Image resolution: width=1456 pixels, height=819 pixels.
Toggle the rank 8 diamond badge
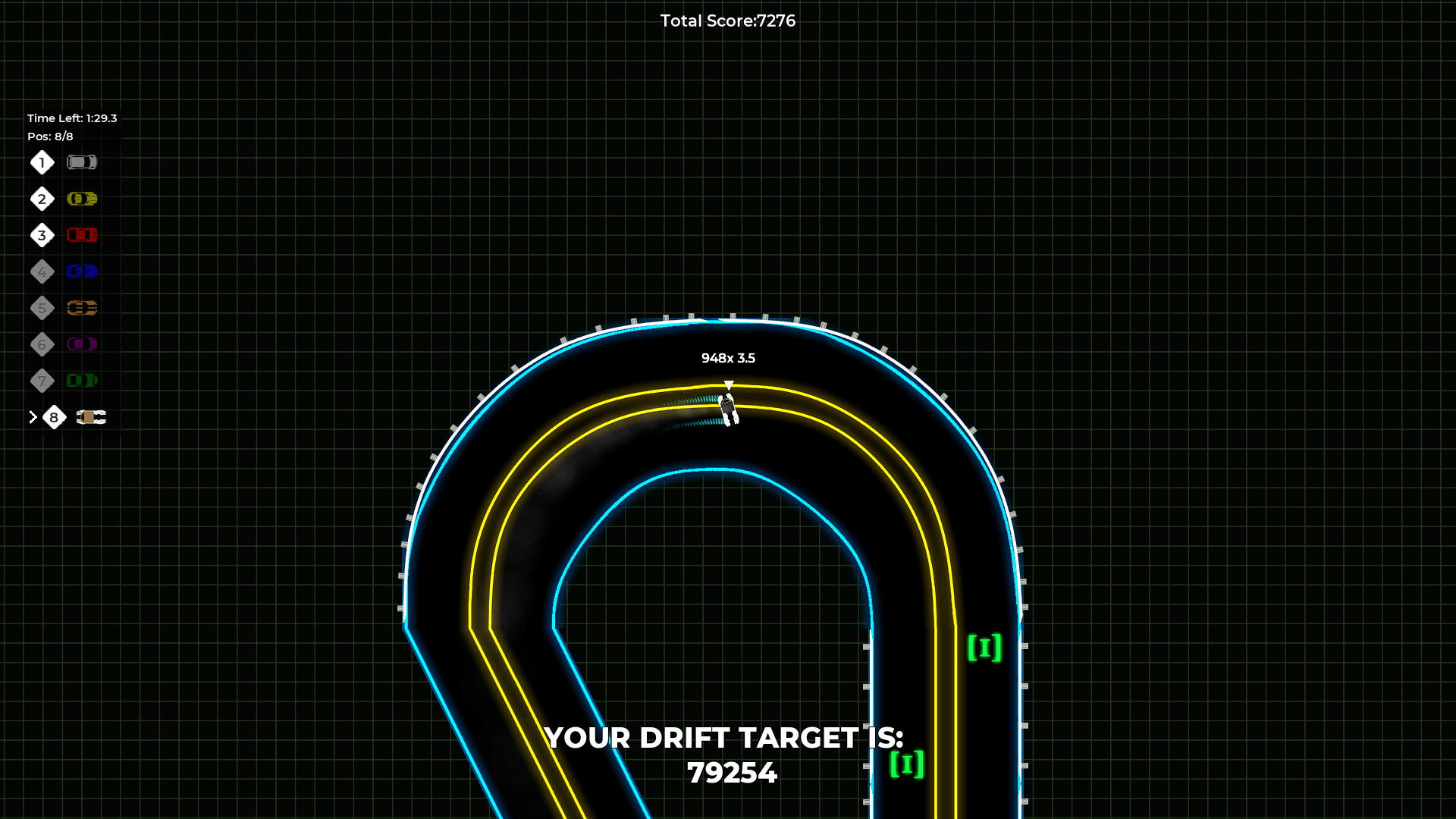click(54, 417)
